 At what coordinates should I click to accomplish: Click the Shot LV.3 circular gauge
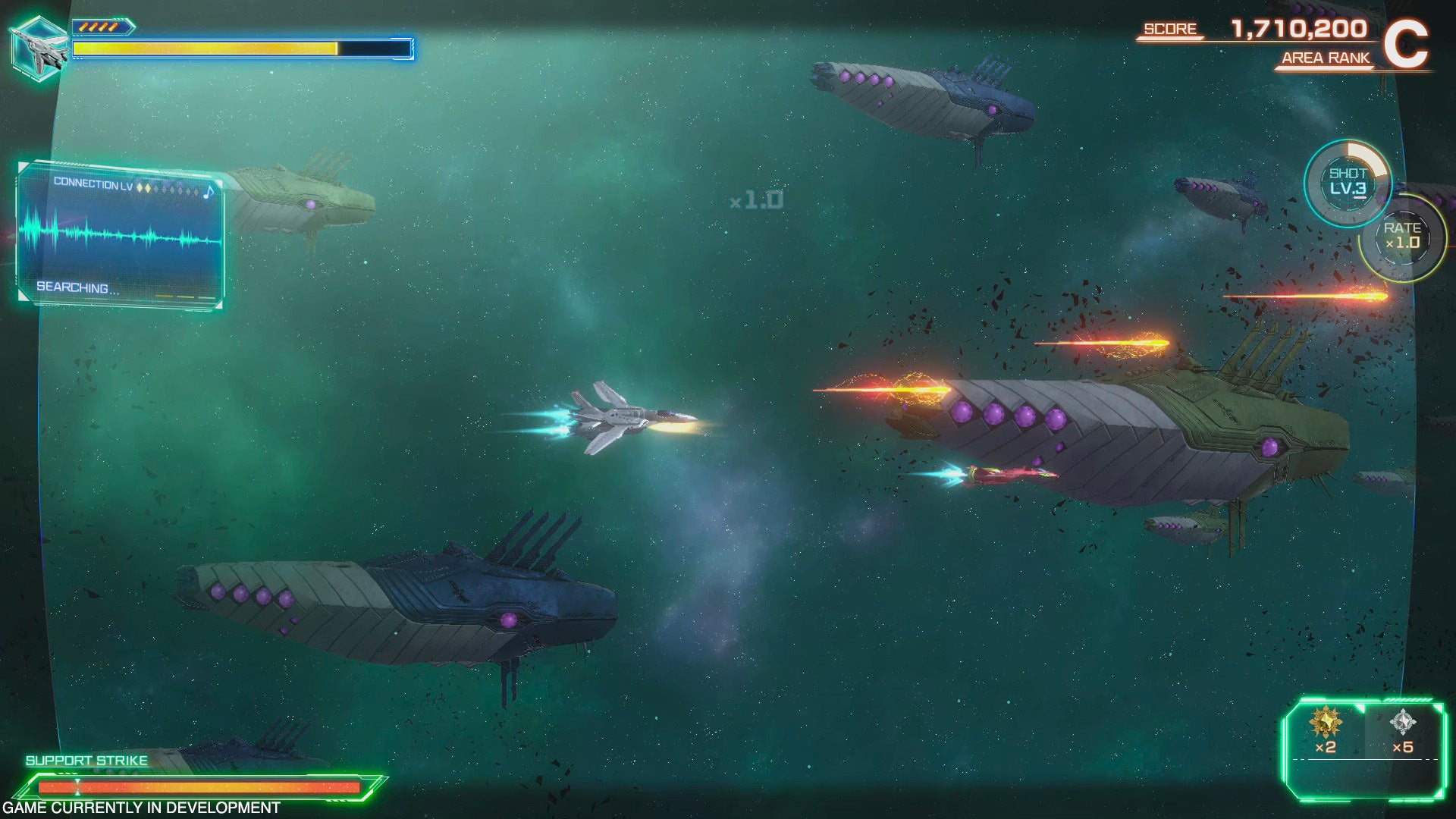(x=1348, y=183)
